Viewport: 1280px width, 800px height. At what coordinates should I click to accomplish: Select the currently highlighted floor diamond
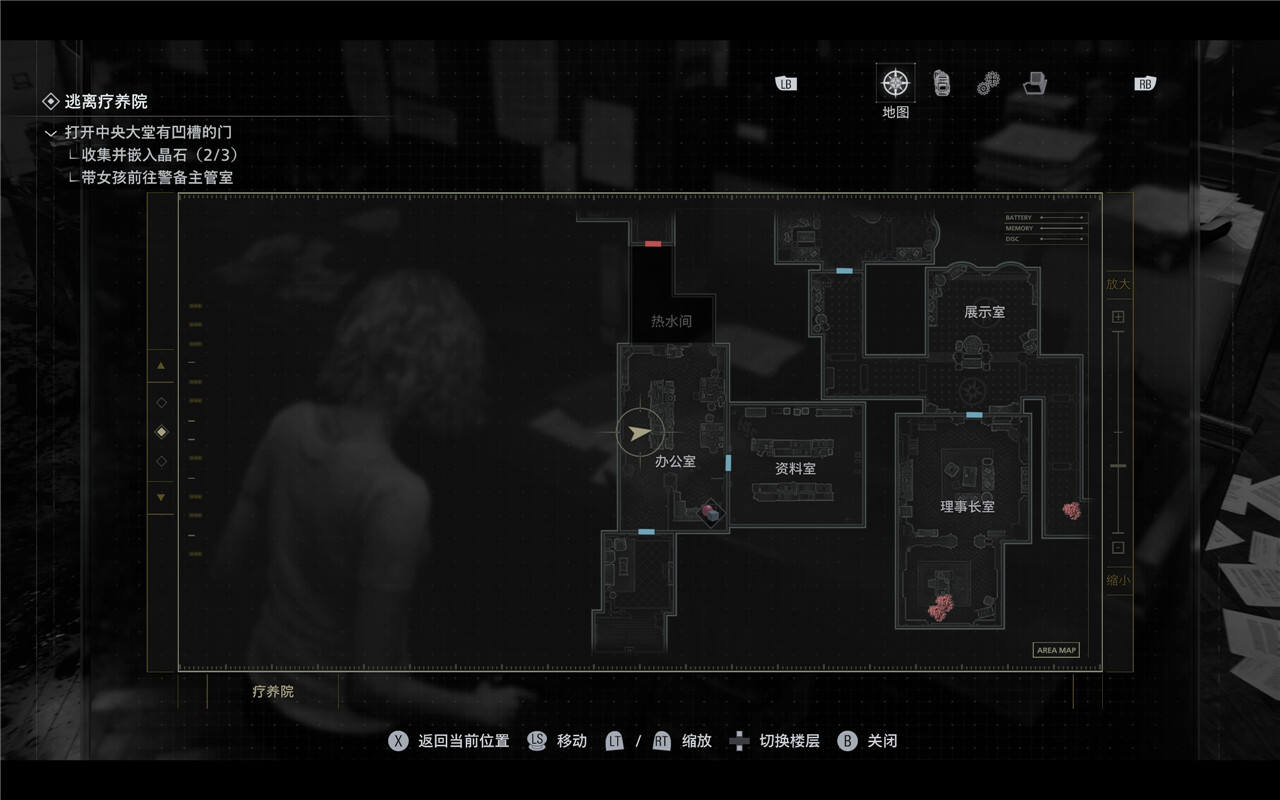point(162,432)
